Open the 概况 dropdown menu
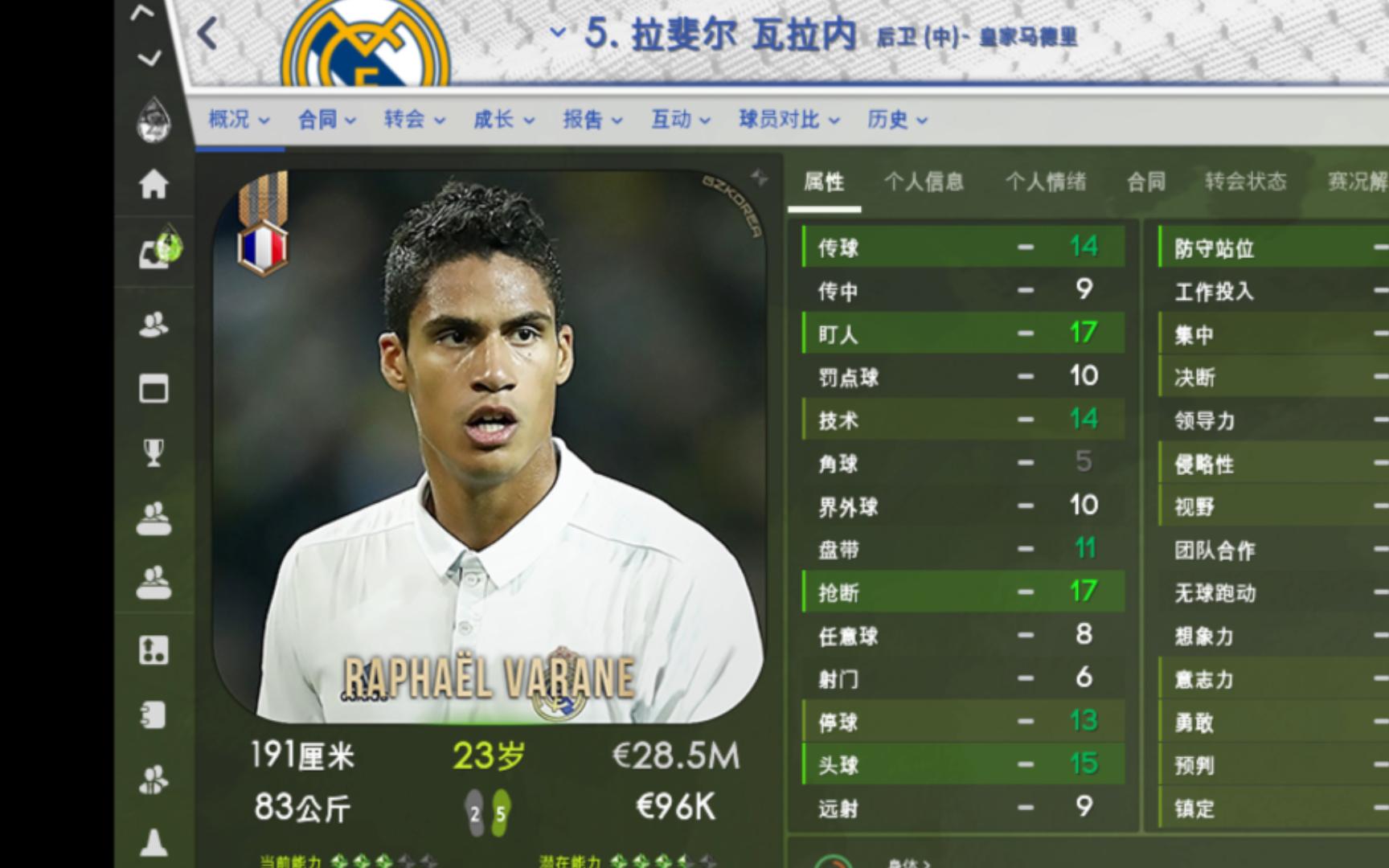The height and width of the screenshot is (868, 1389). pyautogui.click(x=239, y=120)
